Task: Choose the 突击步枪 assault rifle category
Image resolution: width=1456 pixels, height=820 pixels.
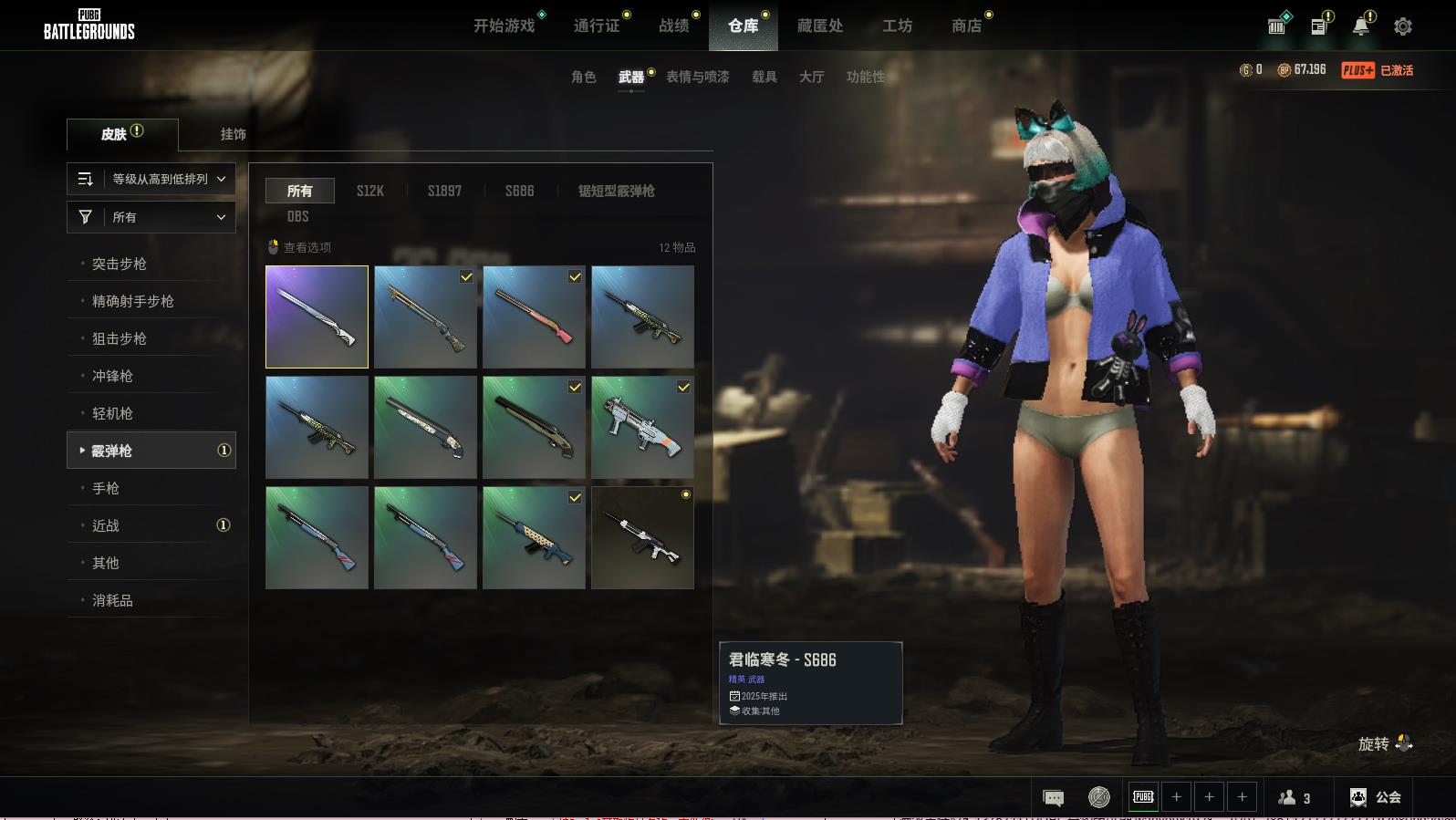Action: [120, 264]
